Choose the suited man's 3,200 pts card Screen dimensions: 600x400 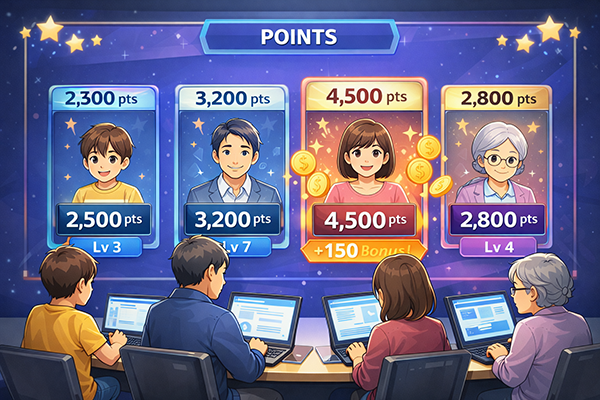tap(233, 165)
